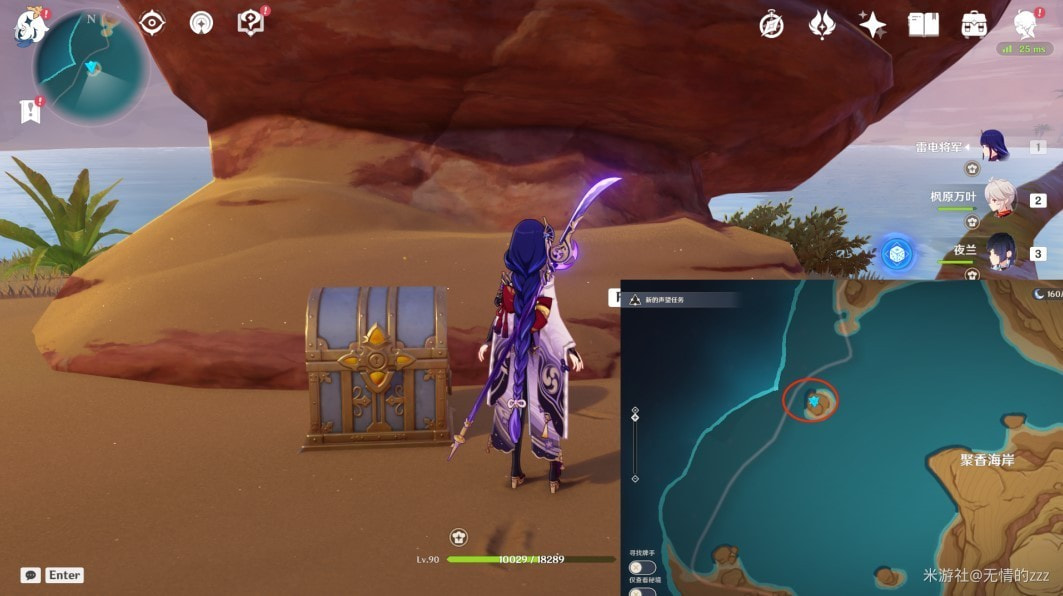Open the chat box next to Enter
Image resolution: width=1063 pixels, height=596 pixels.
[31, 575]
